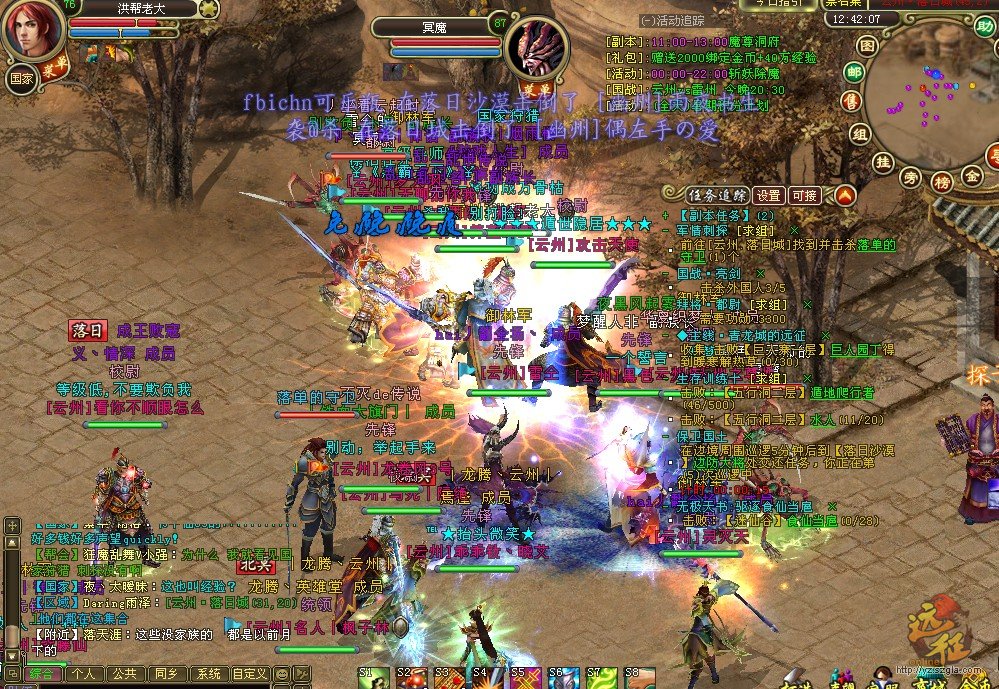Open the 组 team button
999x689 pixels.
coord(859,134)
